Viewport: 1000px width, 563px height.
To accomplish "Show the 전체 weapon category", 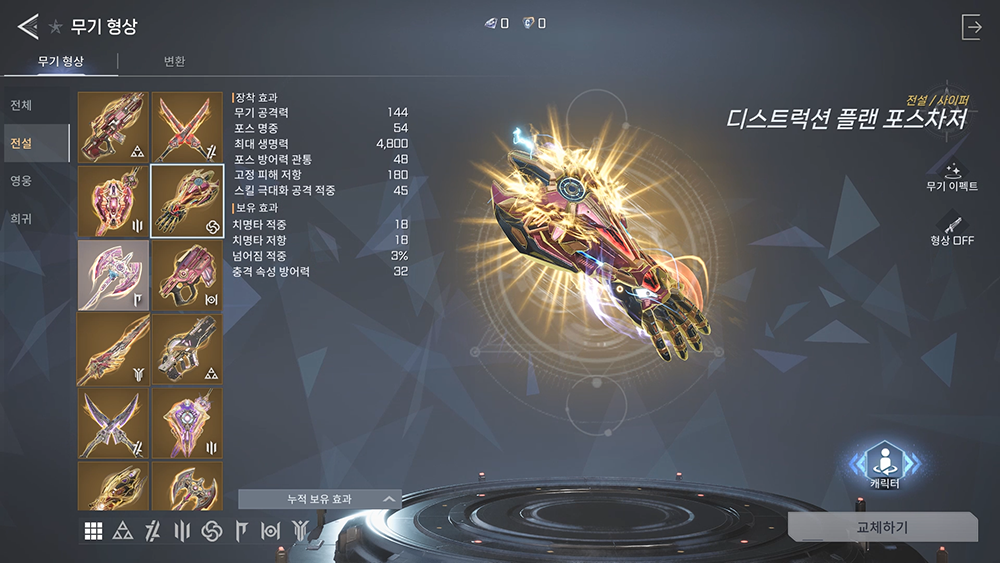I will 21,106.
